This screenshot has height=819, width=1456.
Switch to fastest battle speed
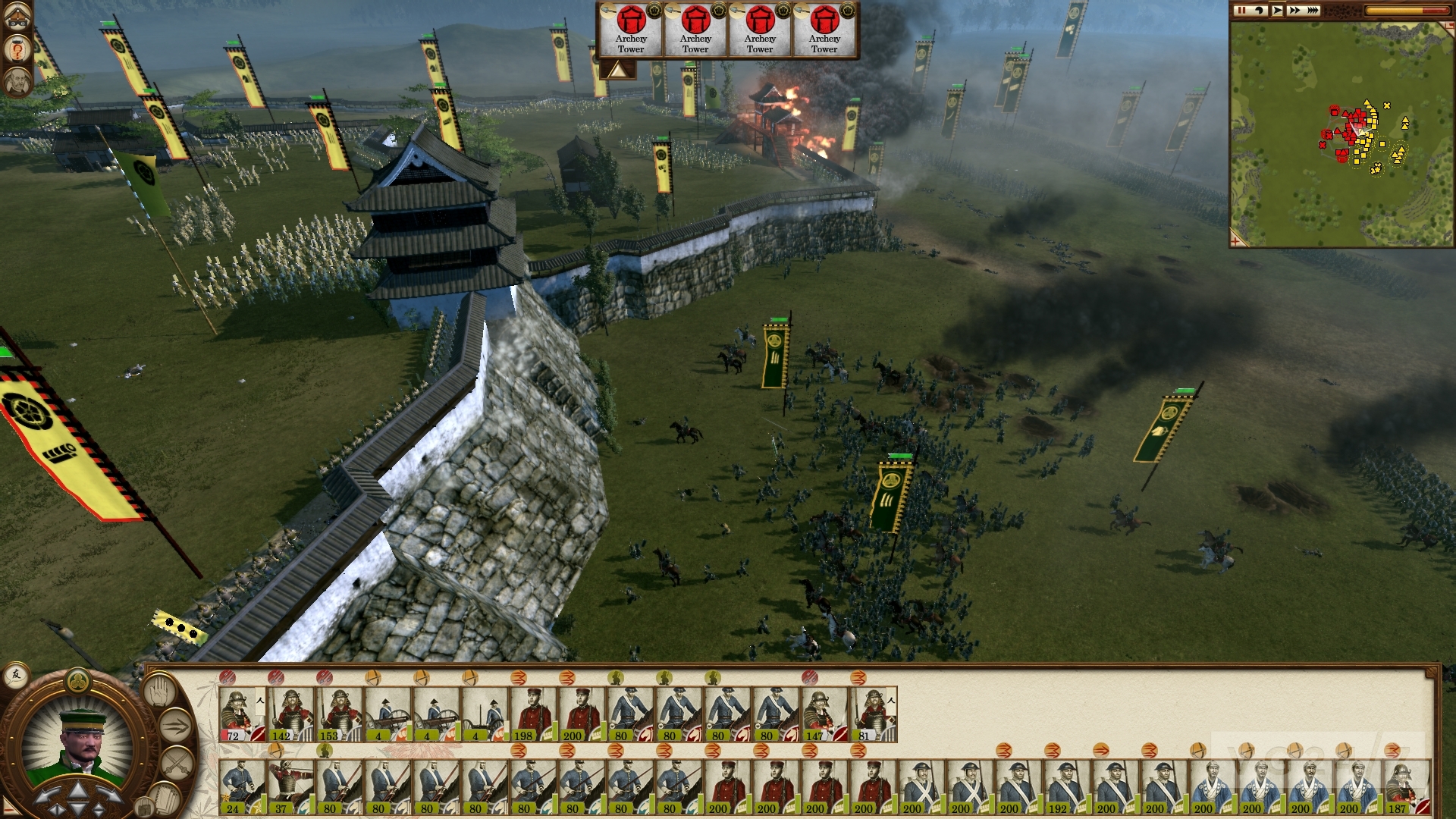tap(1313, 11)
